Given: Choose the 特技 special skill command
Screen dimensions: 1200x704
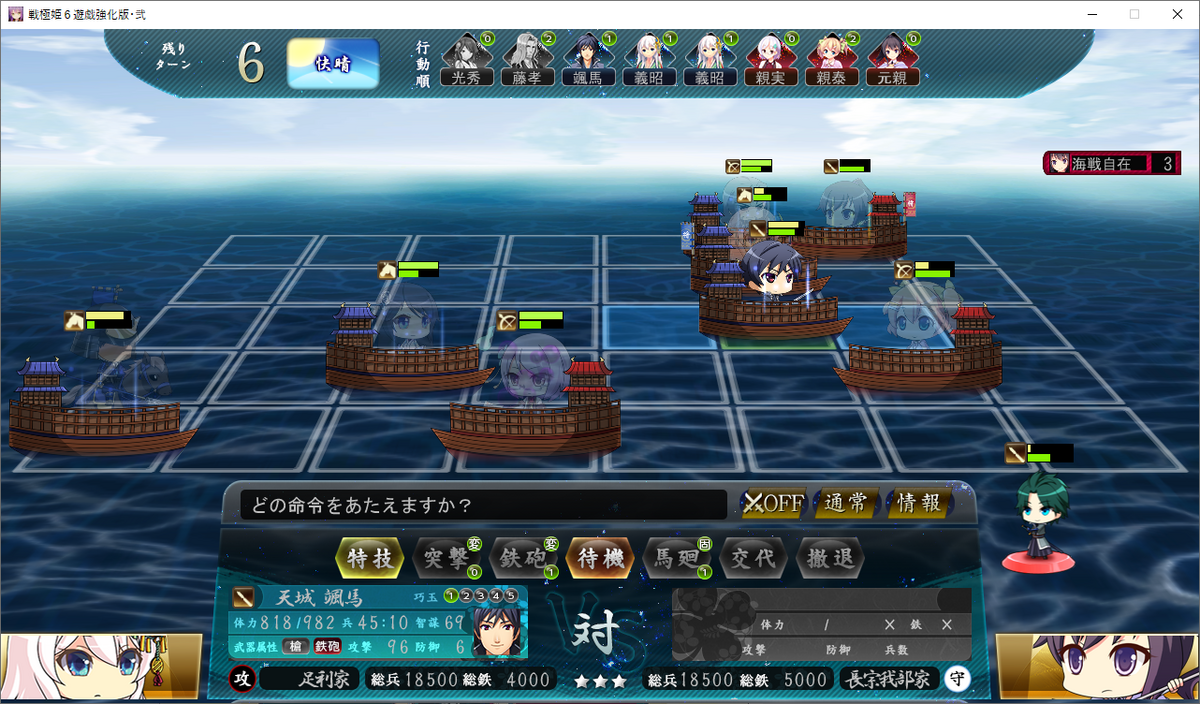Looking at the screenshot, I should tap(371, 557).
